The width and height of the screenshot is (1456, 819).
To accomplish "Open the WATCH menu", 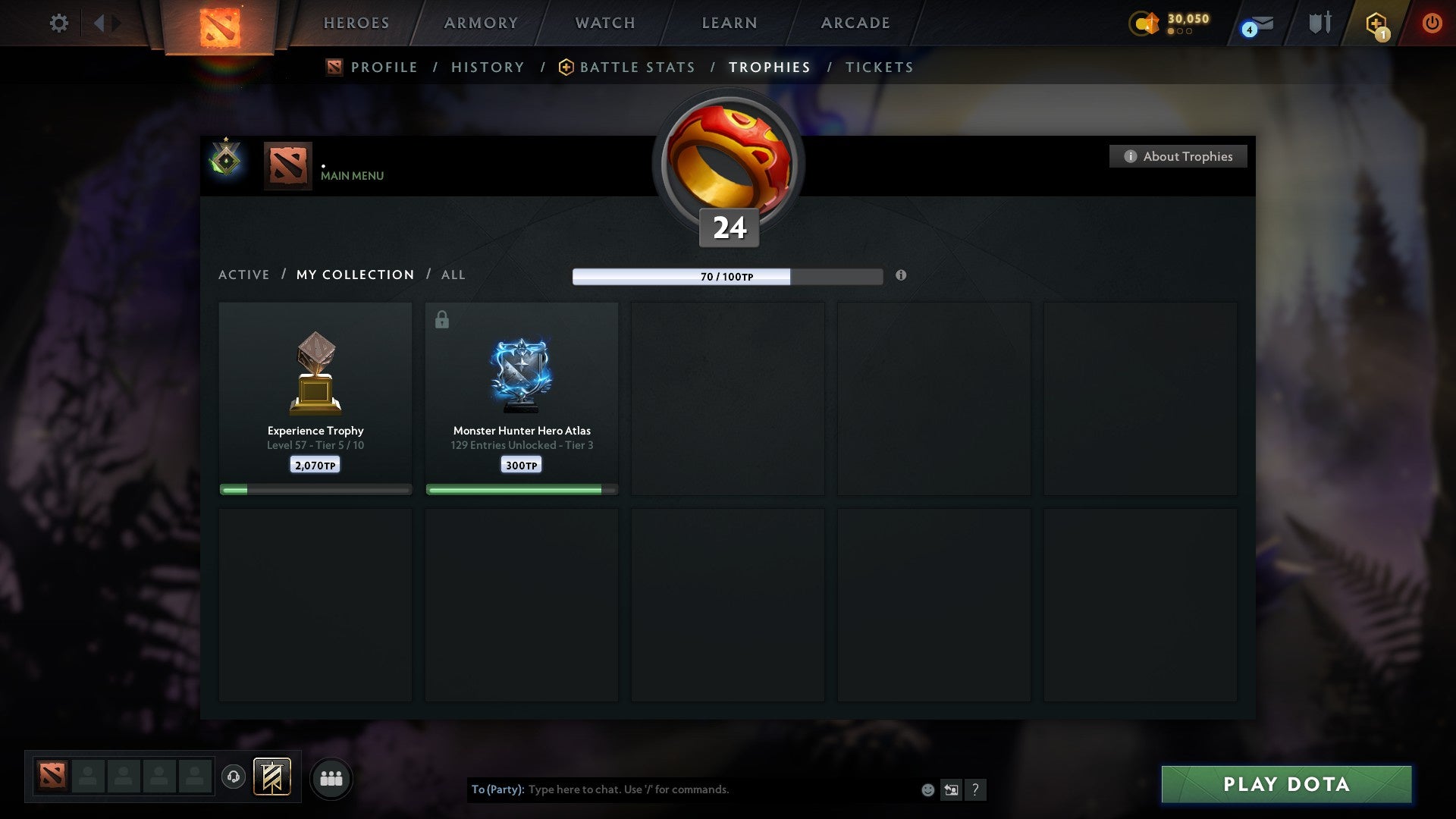I will coord(604,23).
